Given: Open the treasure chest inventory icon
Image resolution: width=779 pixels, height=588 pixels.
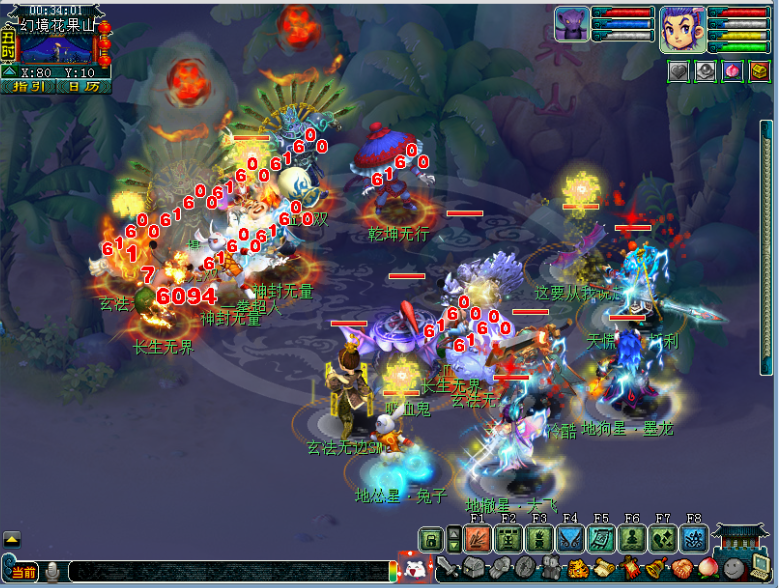Looking at the screenshot, I should click(473, 568).
